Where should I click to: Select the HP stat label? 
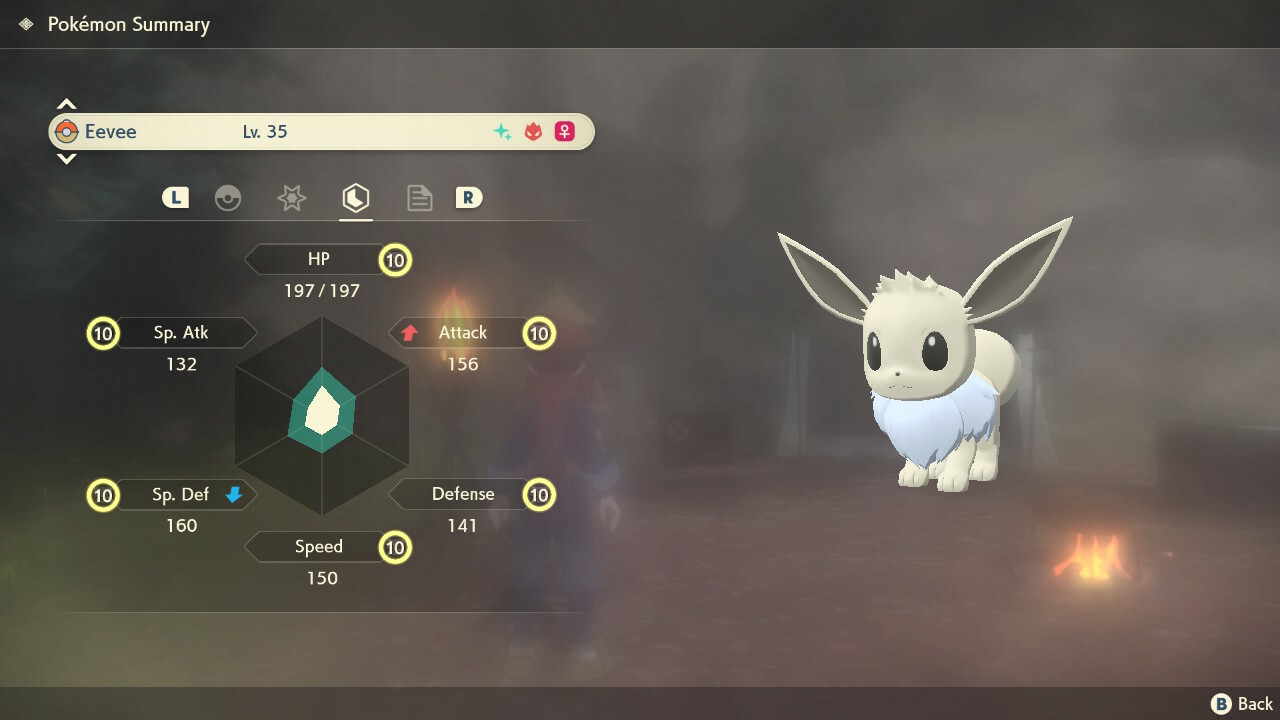click(318, 260)
